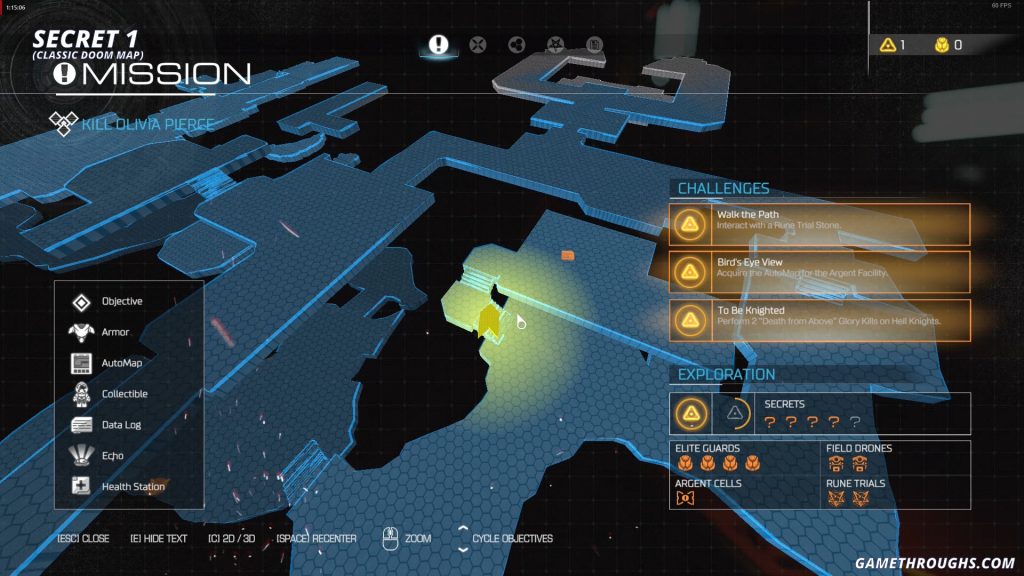Switch to the crossed-arrows tab icon
Image resolution: width=1024 pixels, height=576 pixels.
478,44
